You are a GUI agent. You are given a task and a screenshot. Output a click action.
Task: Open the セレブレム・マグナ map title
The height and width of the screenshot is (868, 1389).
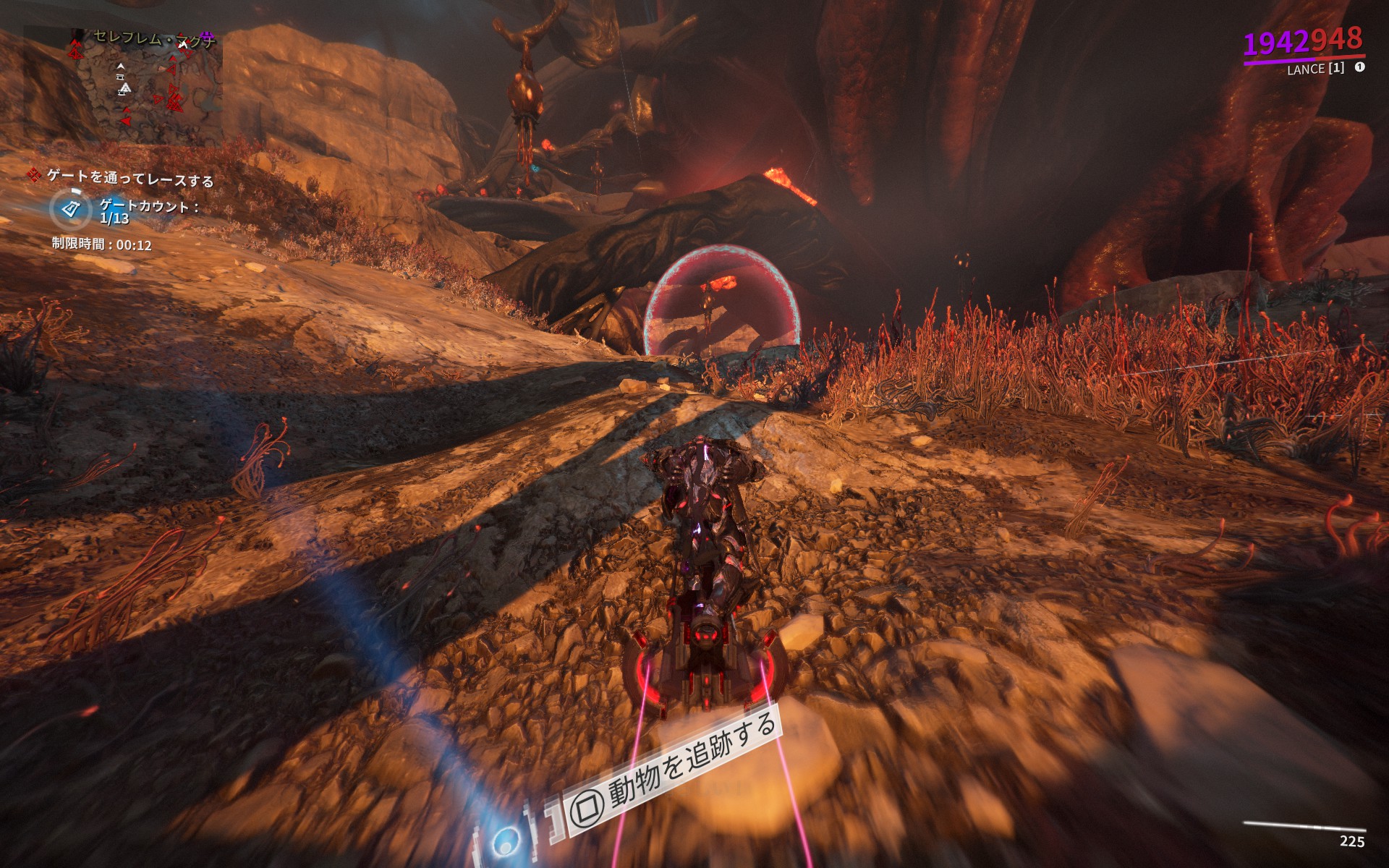click(152, 36)
